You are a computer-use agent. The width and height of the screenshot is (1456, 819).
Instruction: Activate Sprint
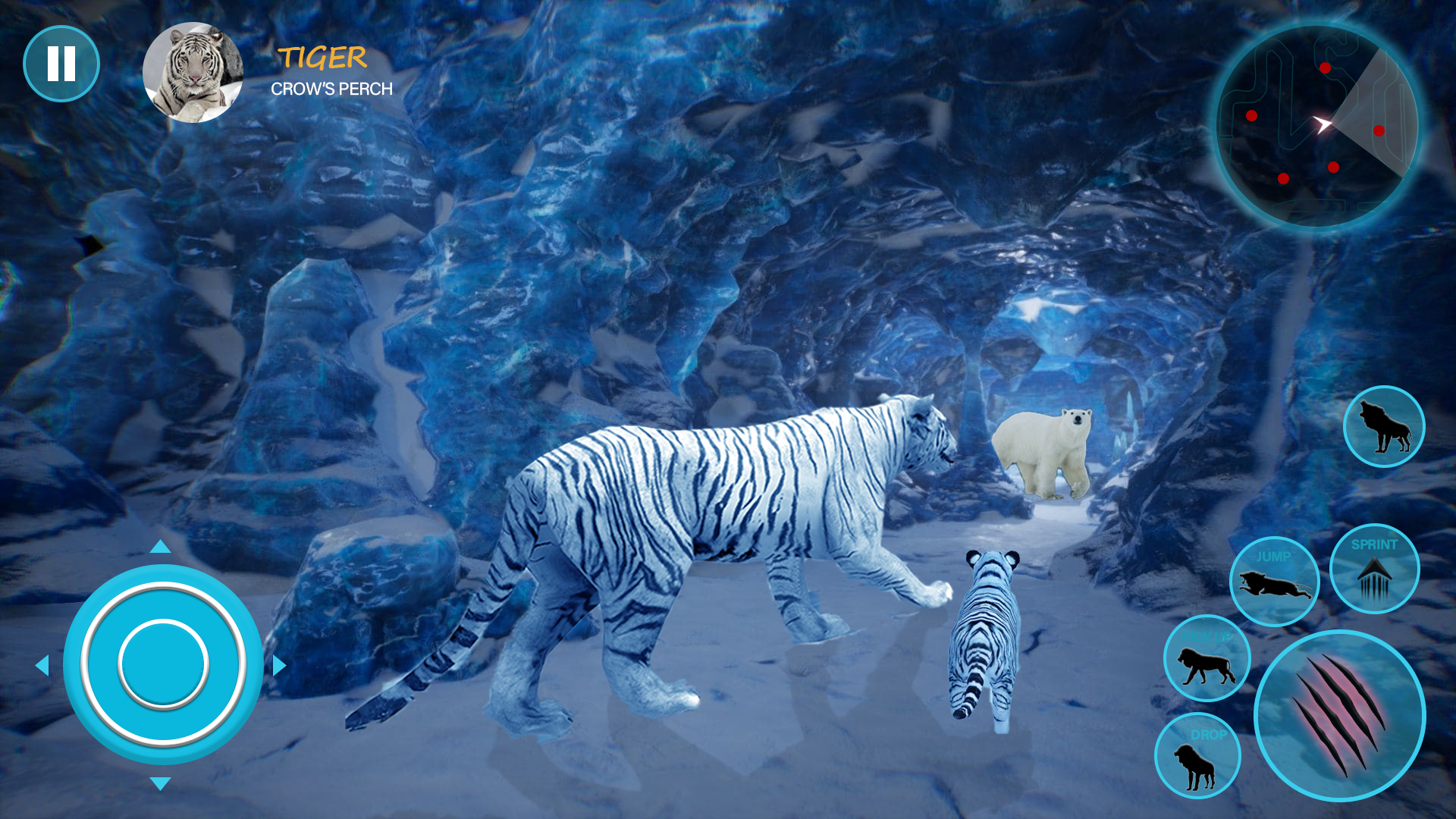click(x=1373, y=569)
